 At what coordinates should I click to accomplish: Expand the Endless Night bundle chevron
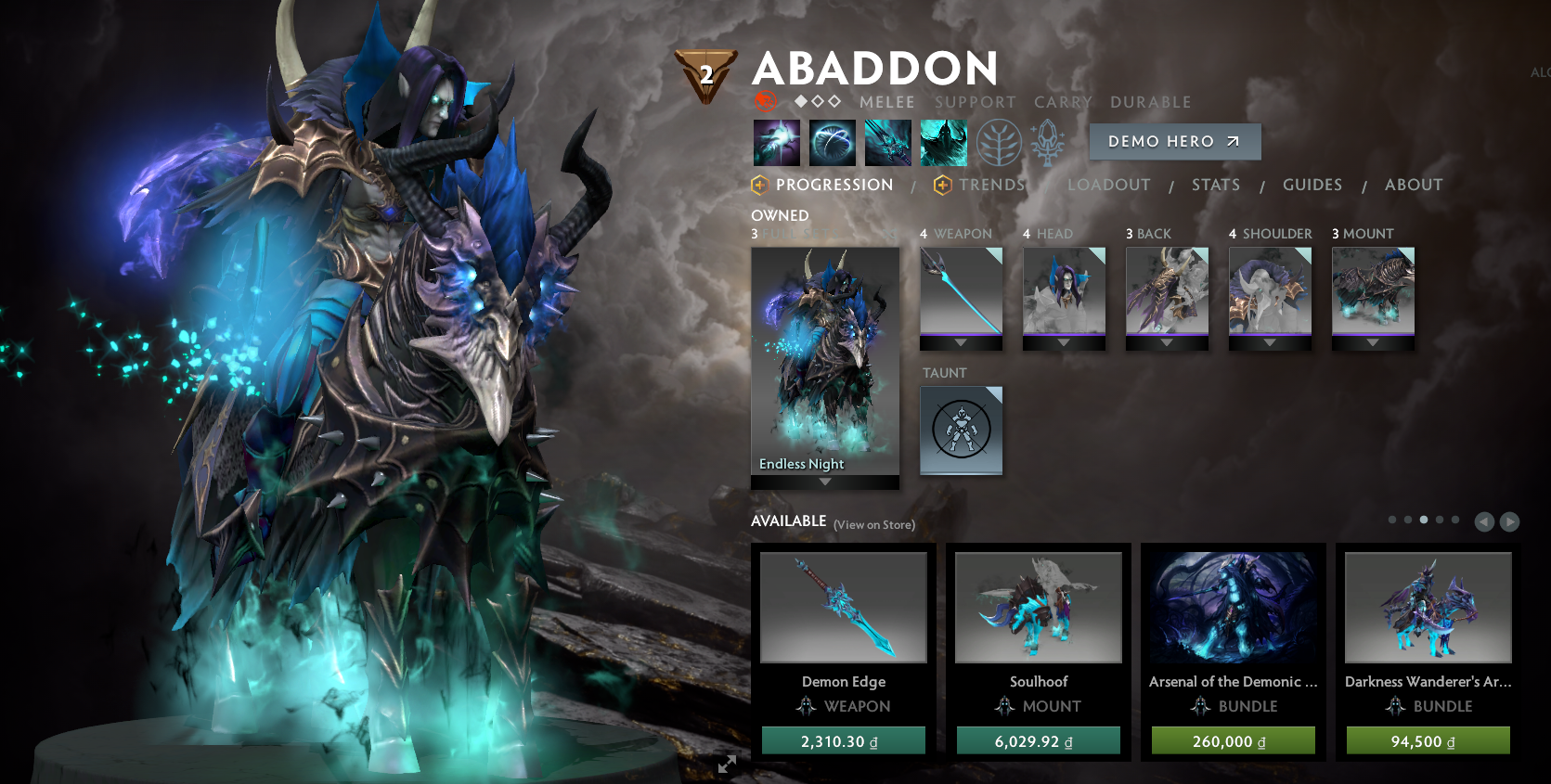pos(824,482)
